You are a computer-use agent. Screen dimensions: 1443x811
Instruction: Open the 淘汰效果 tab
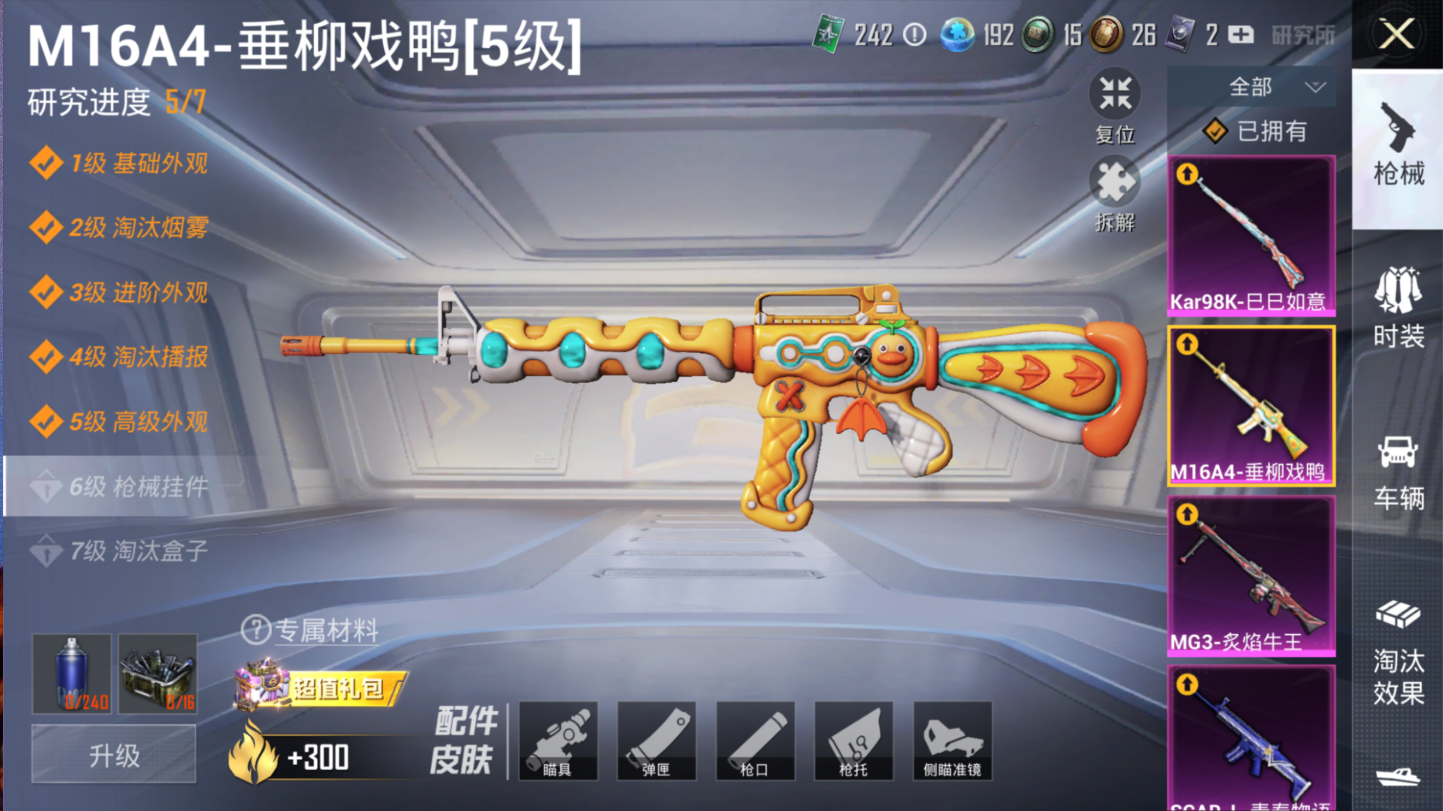click(x=1398, y=651)
